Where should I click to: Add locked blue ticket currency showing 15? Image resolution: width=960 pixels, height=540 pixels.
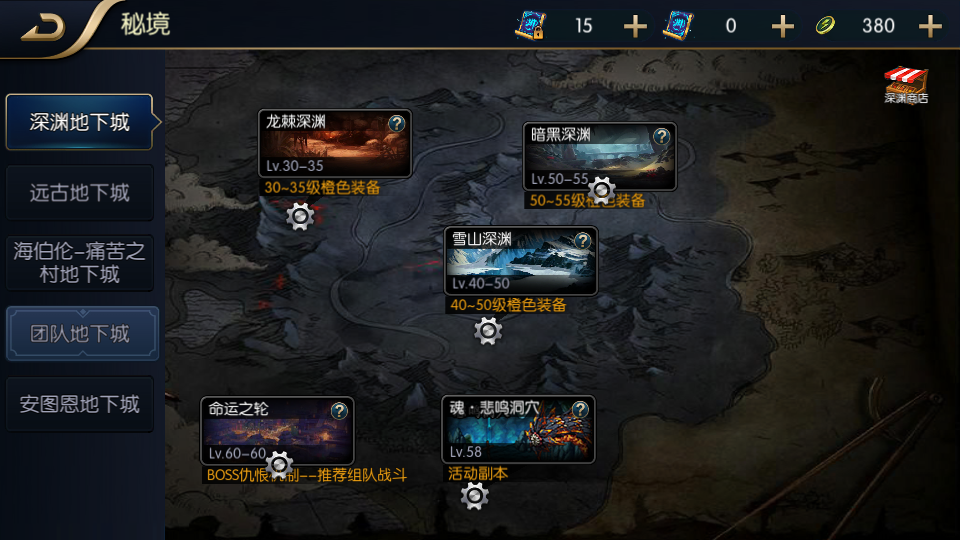(635, 26)
